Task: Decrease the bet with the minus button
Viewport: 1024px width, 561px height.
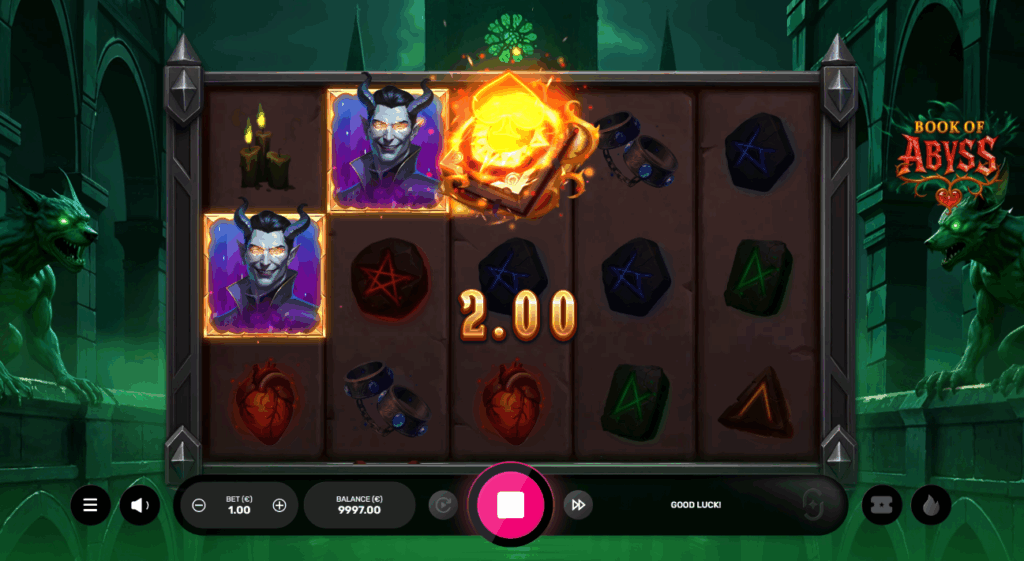Action: [199, 505]
